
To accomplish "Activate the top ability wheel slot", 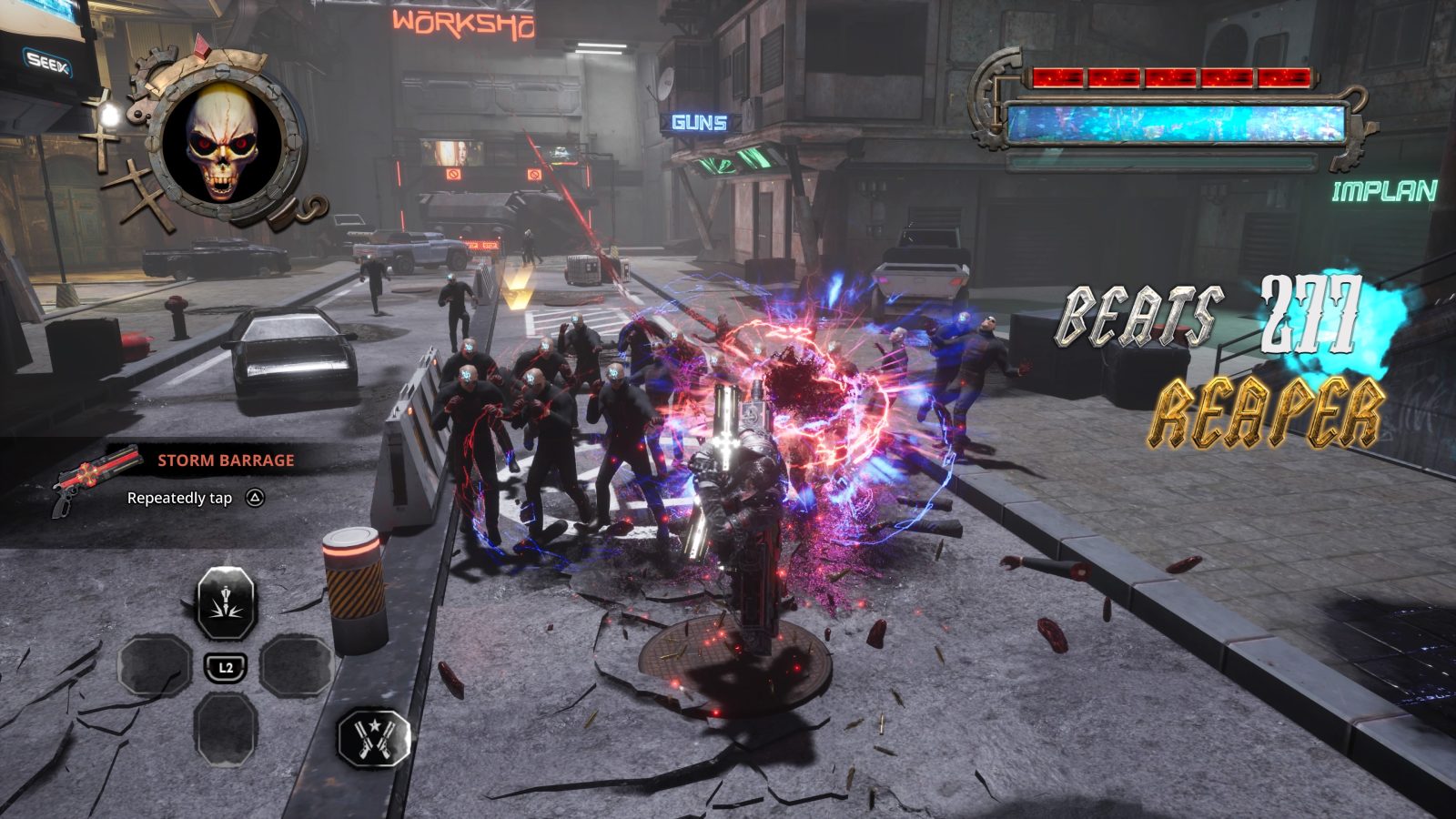I will [227, 603].
